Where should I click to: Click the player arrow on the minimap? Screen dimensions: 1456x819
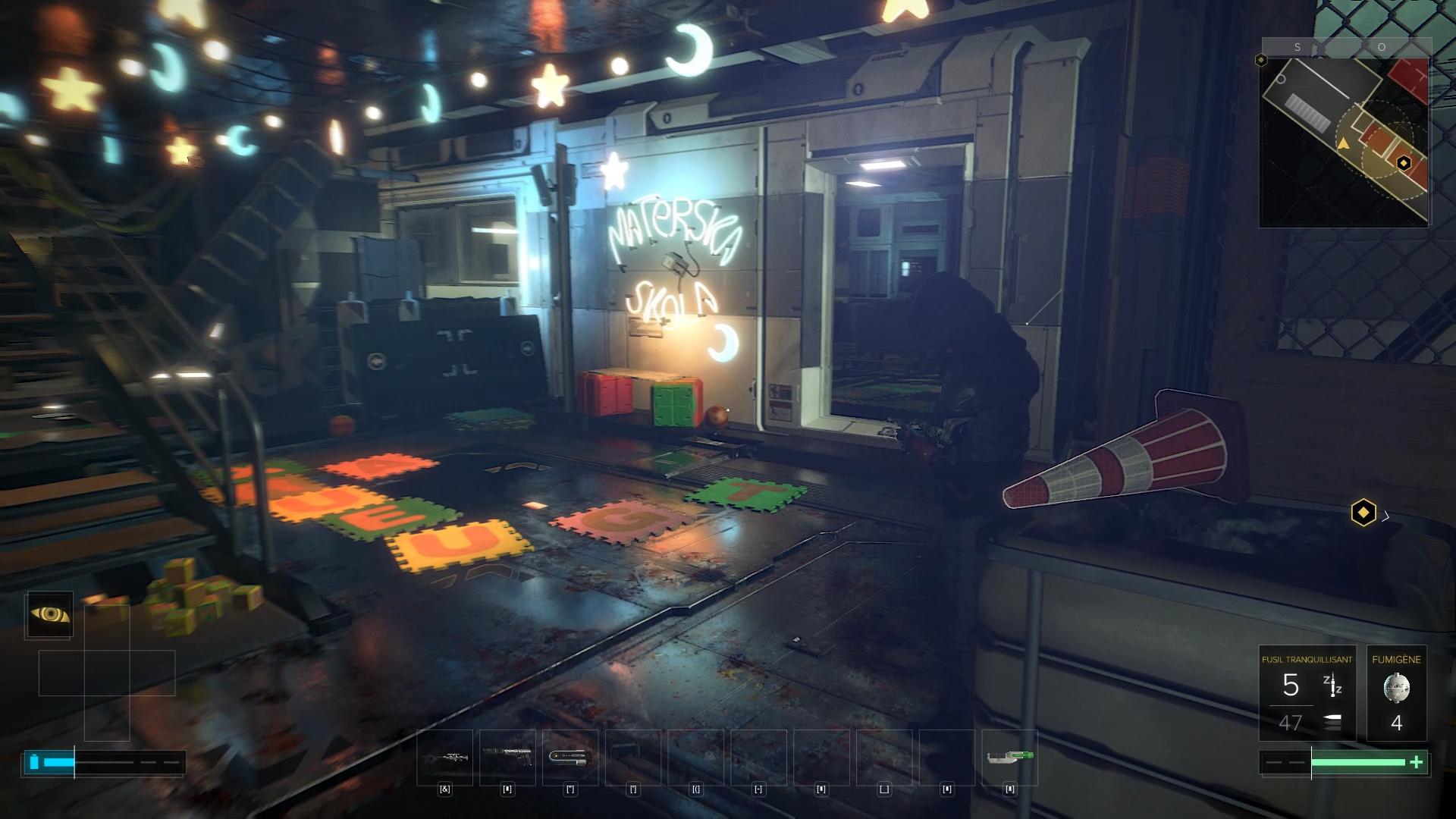[x=1344, y=144]
